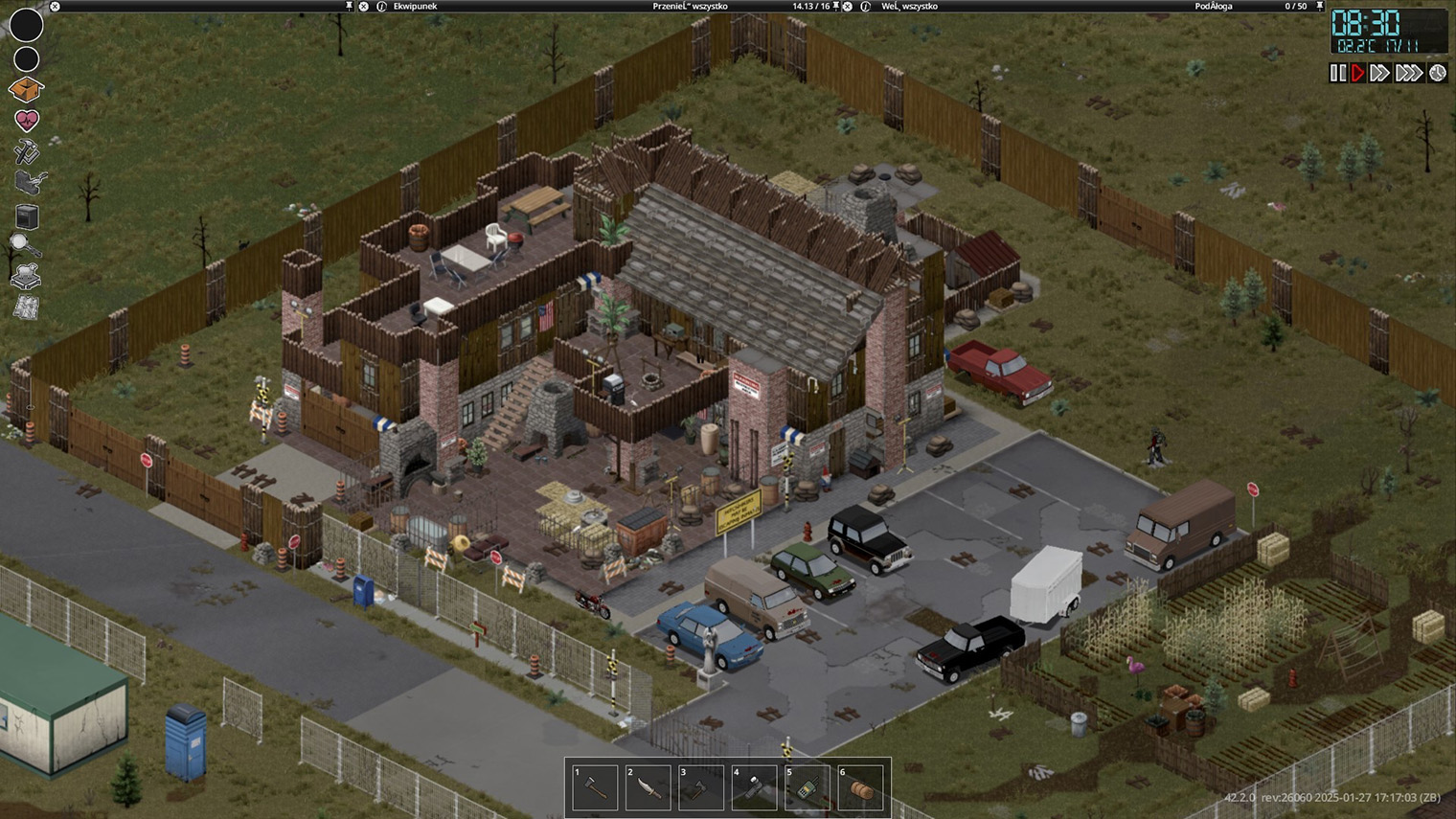Screen dimensions: 1456x819
Task: Select the knife in hotbar slot 2
Action: click(648, 785)
